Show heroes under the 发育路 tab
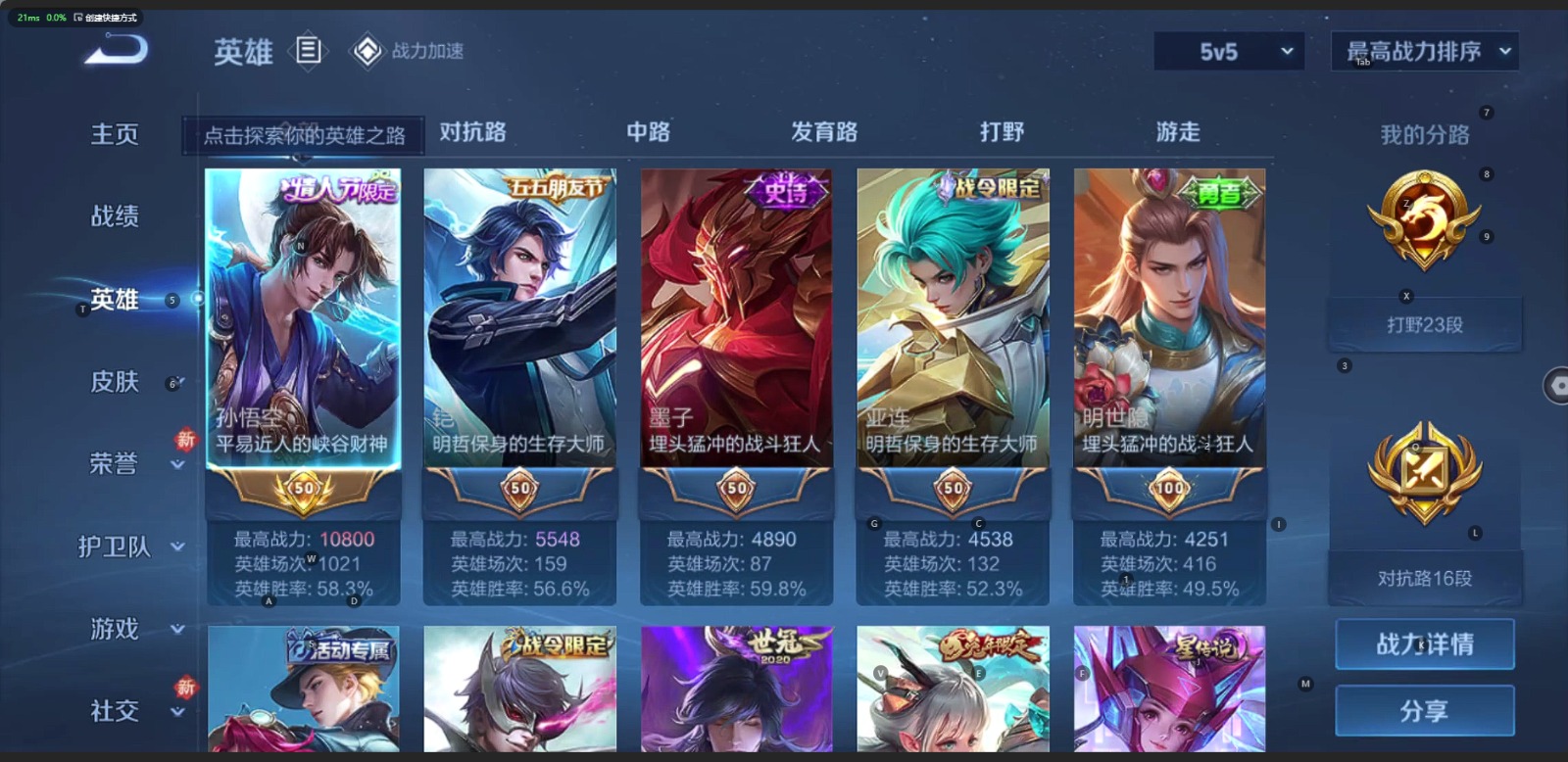 click(x=824, y=132)
